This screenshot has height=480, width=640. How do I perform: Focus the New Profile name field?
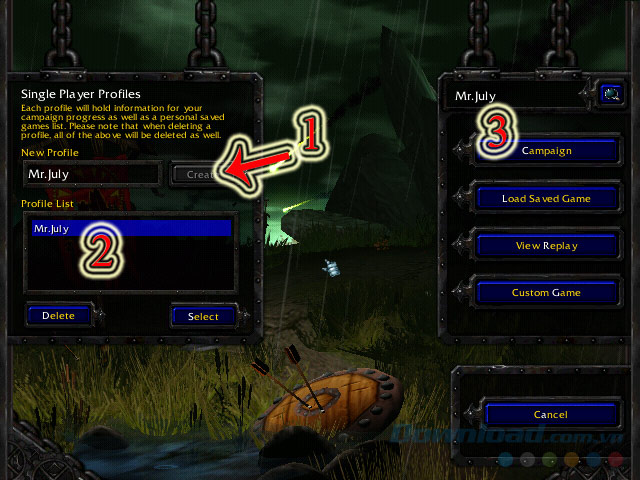(92, 174)
